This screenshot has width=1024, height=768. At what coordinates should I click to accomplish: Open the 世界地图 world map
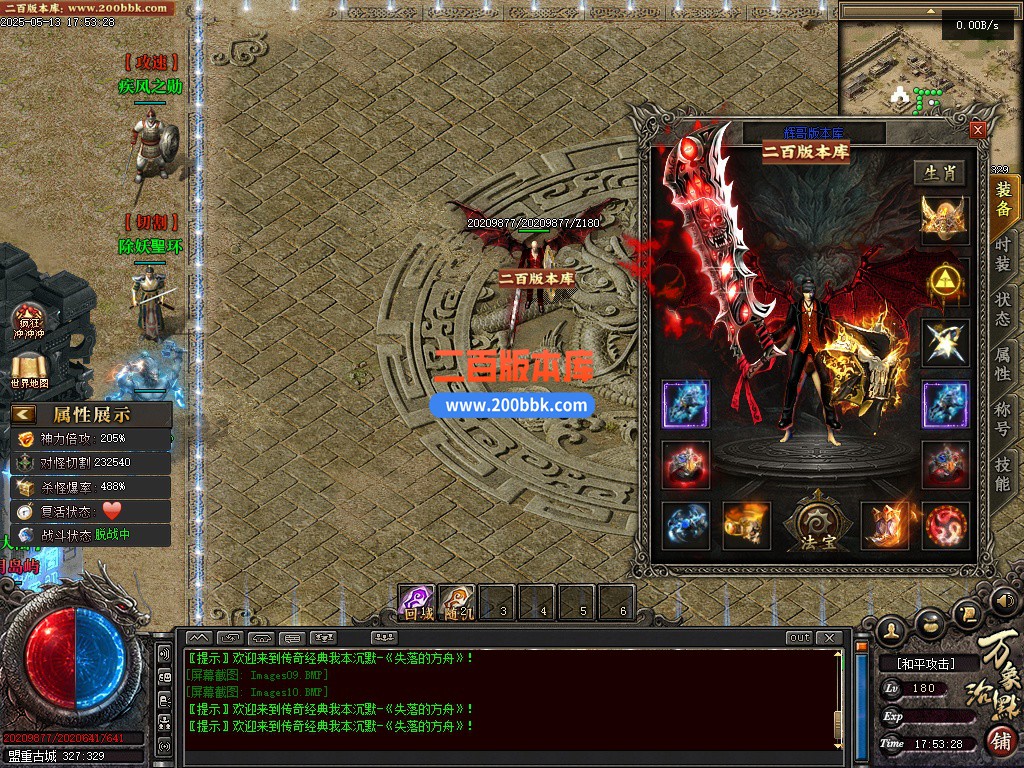[29, 371]
